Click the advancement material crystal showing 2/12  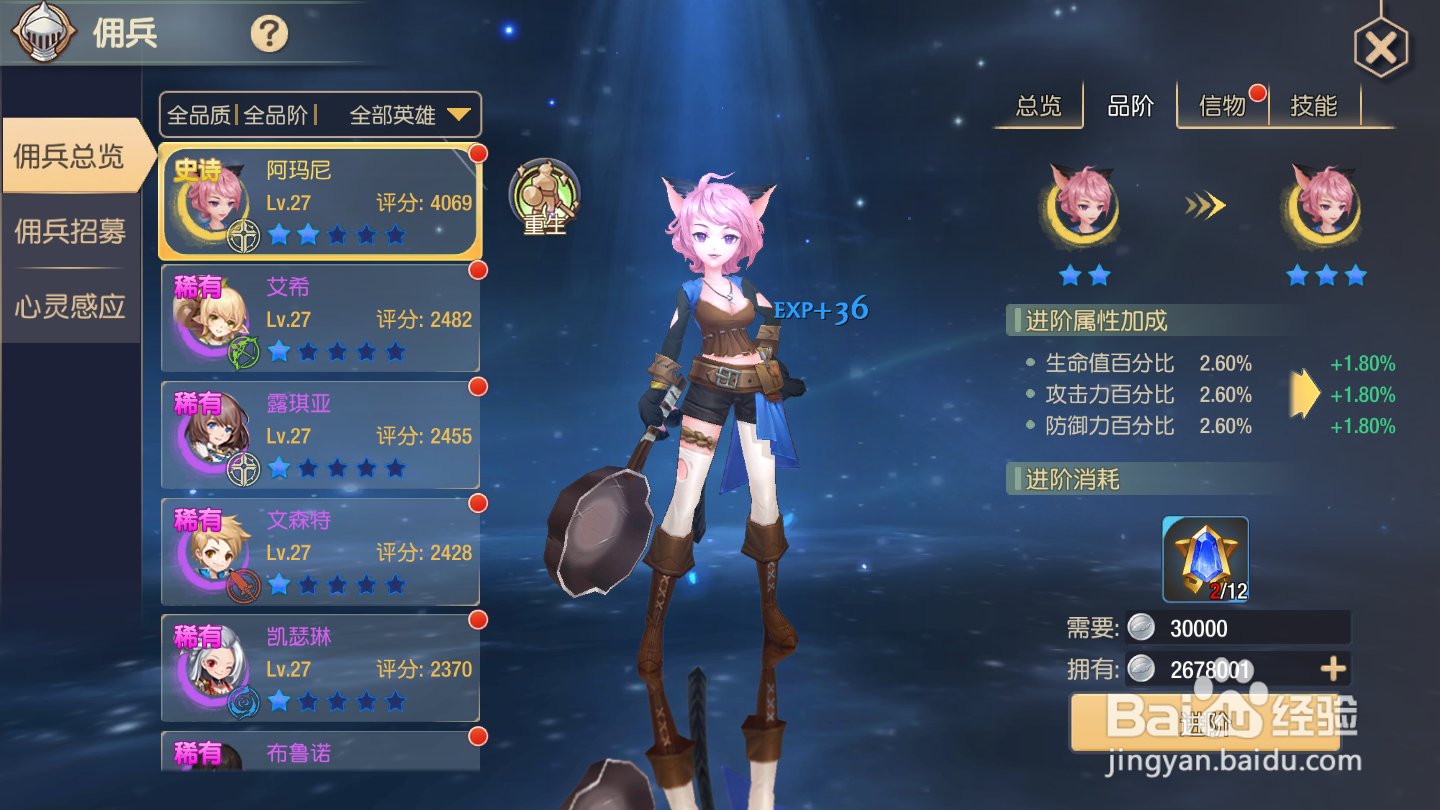click(1204, 558)
